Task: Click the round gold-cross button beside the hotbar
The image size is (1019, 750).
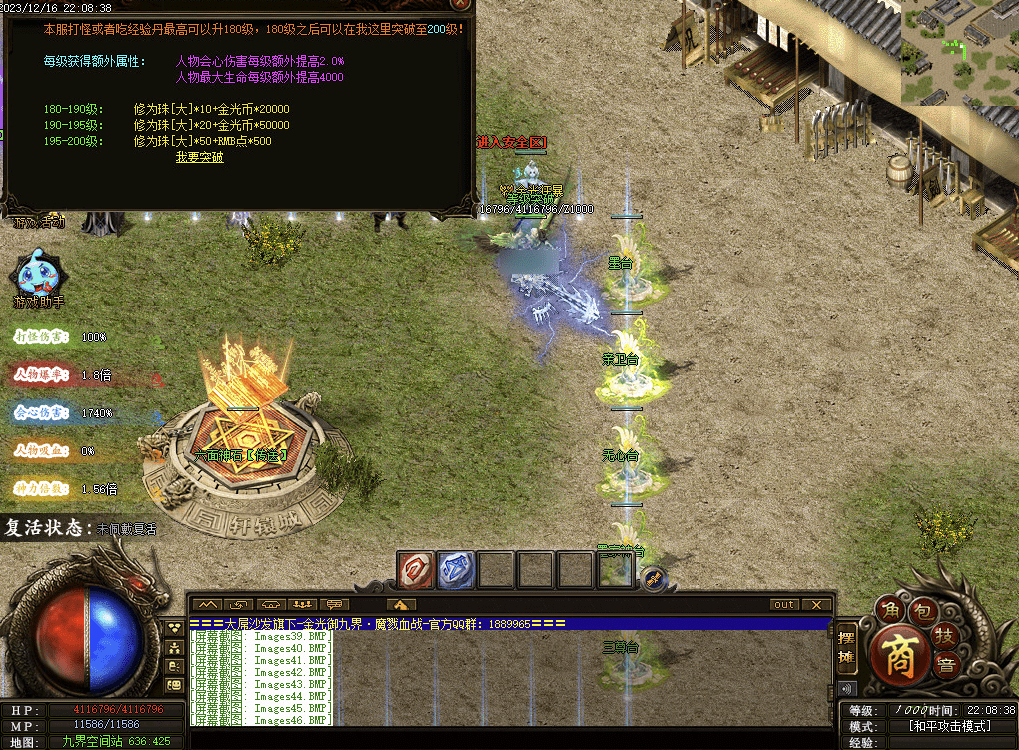Action: 653,578
